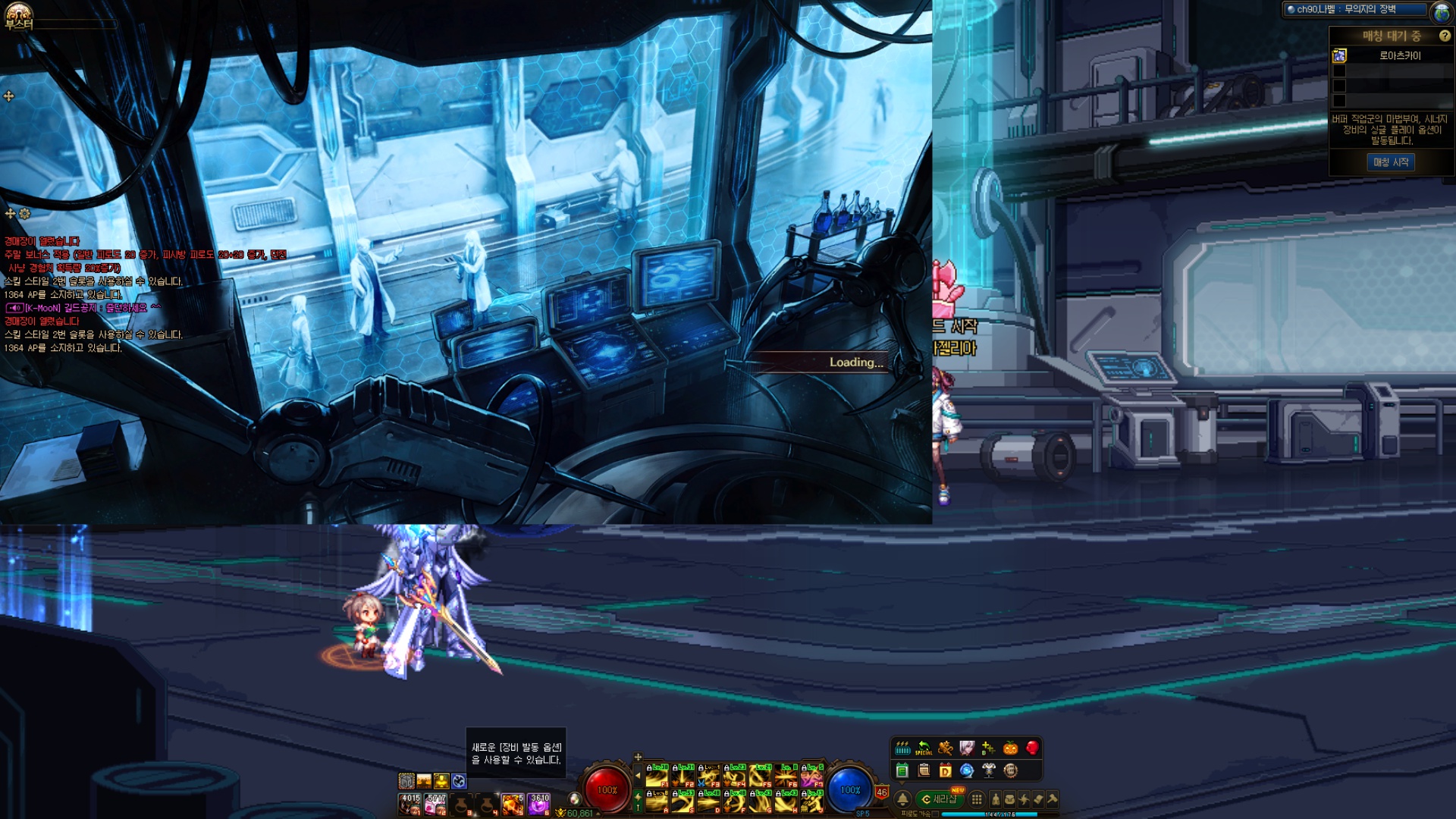This screenshot has width=1456, height=819.
Task: Open the green E calendar icon
Action: pyautogui.click(x=902, y=771)
